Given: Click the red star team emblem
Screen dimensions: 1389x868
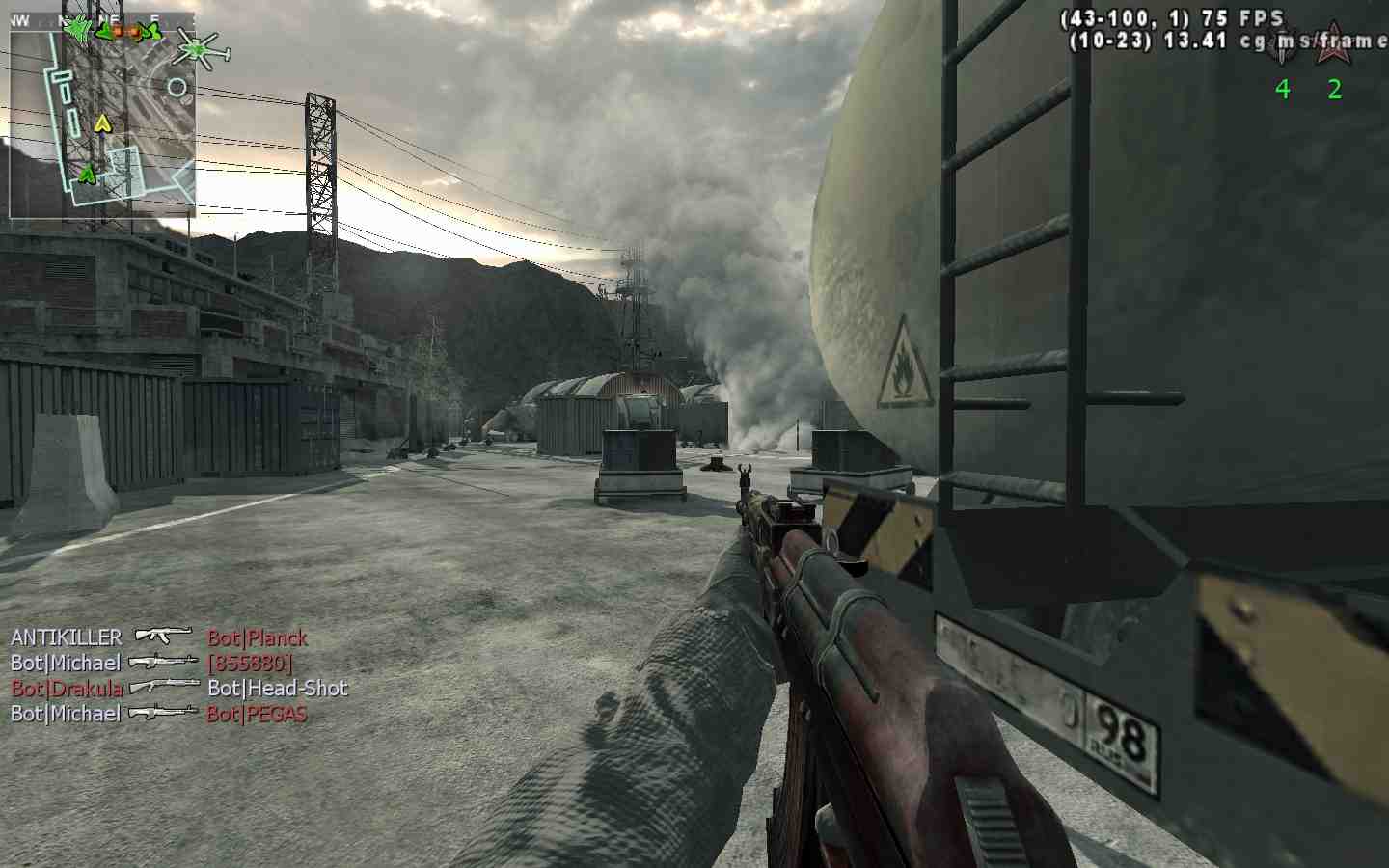Looking at the screenshot, I should click(x=1335, y=43).
